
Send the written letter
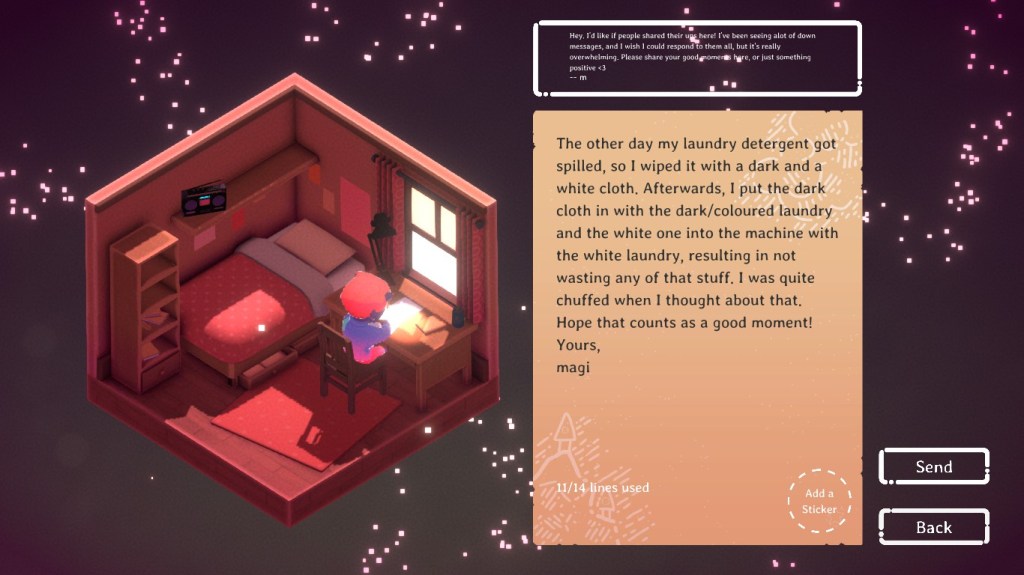point(933,467)
